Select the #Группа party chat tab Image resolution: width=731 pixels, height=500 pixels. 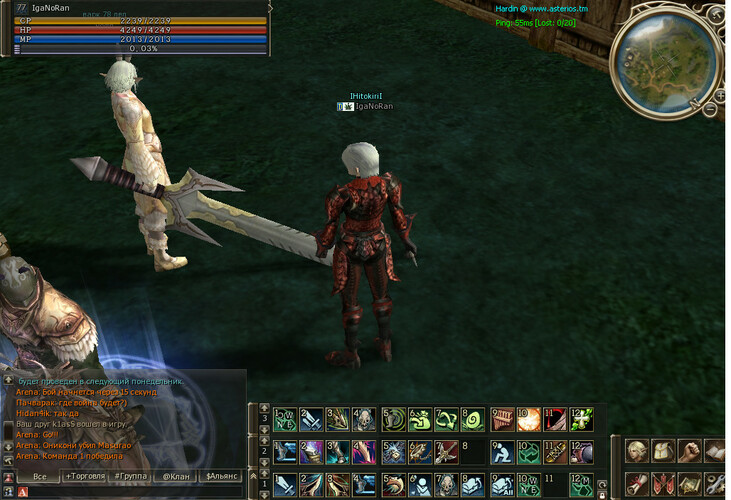130,476
